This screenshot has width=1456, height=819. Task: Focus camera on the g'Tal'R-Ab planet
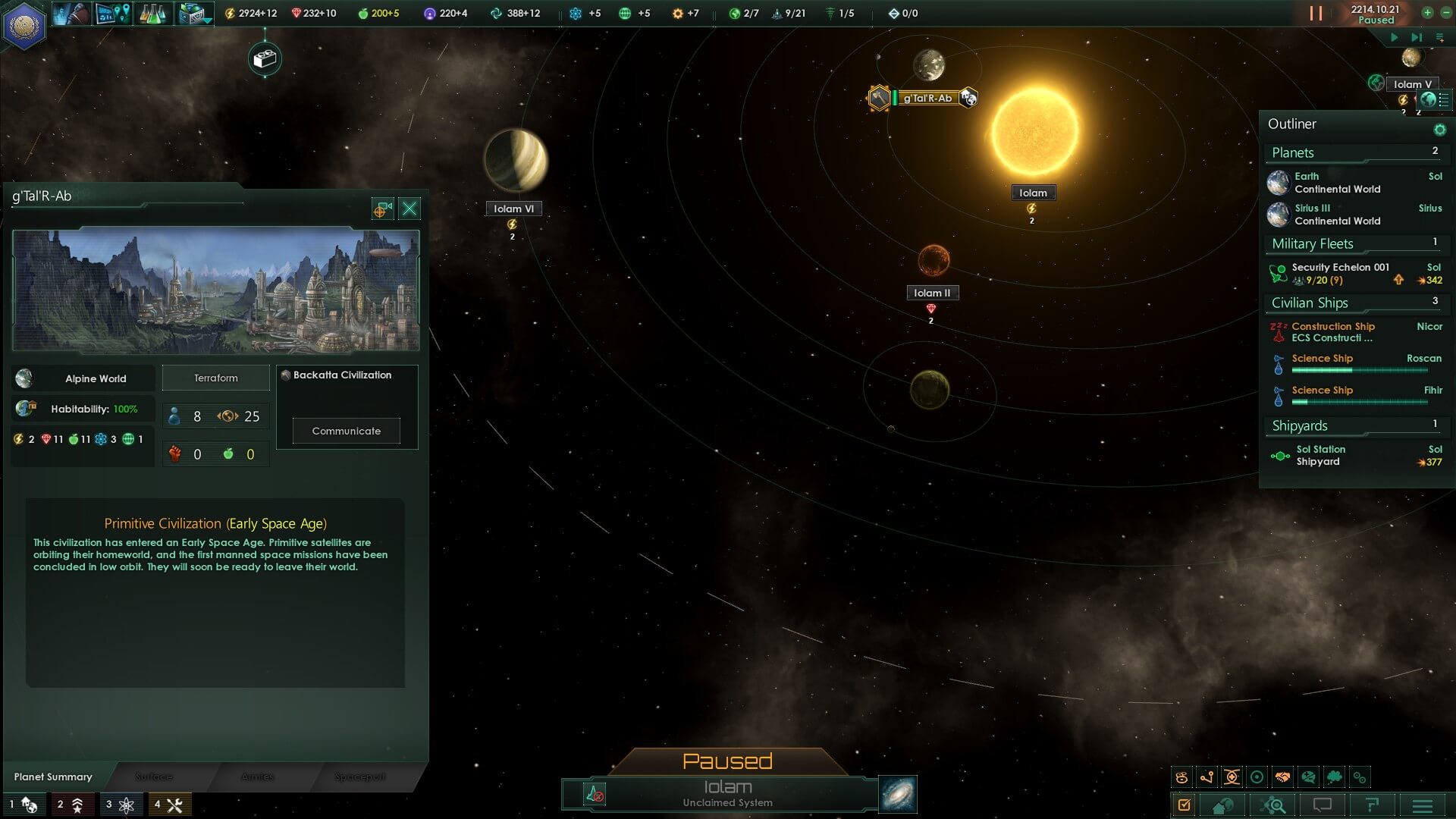tap(383, 209)
